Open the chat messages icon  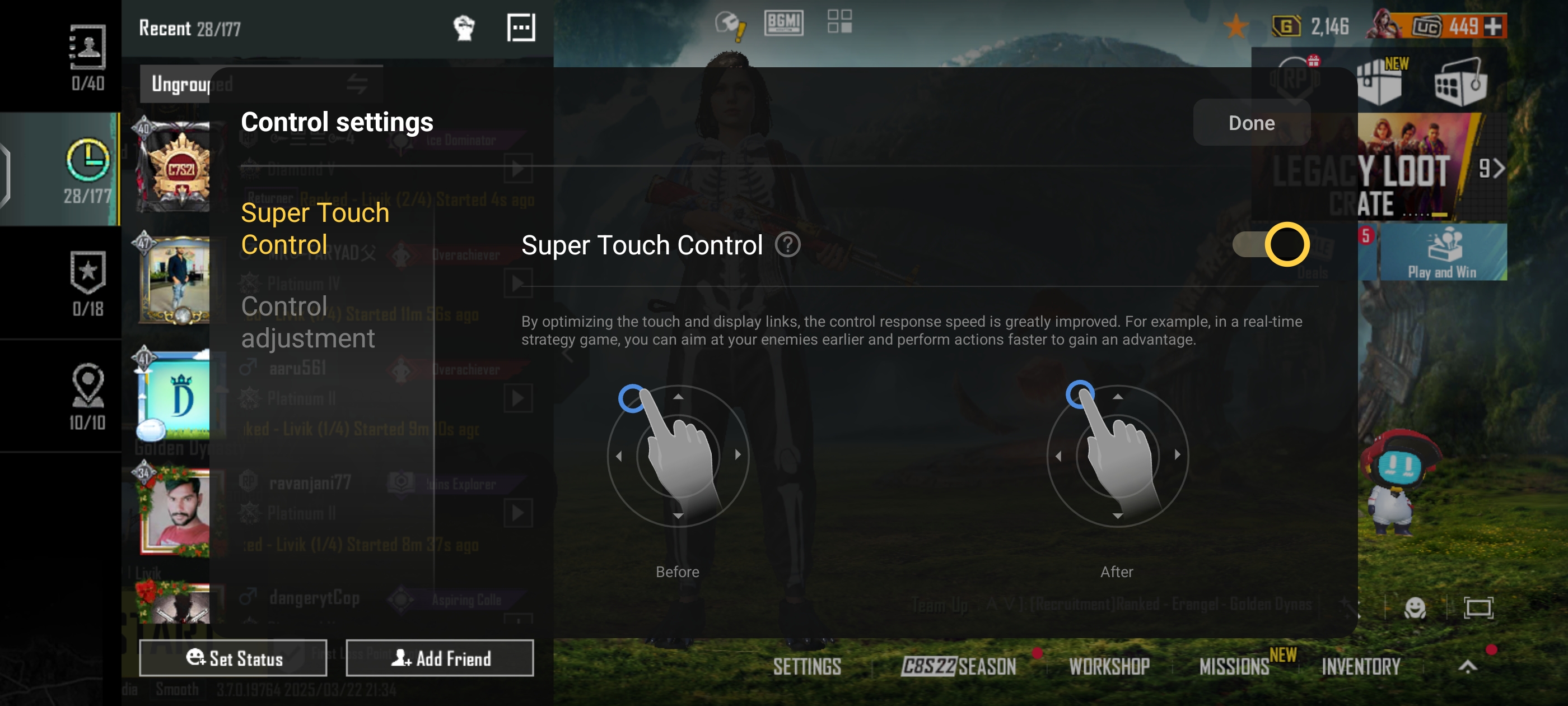tap(520, 28)
